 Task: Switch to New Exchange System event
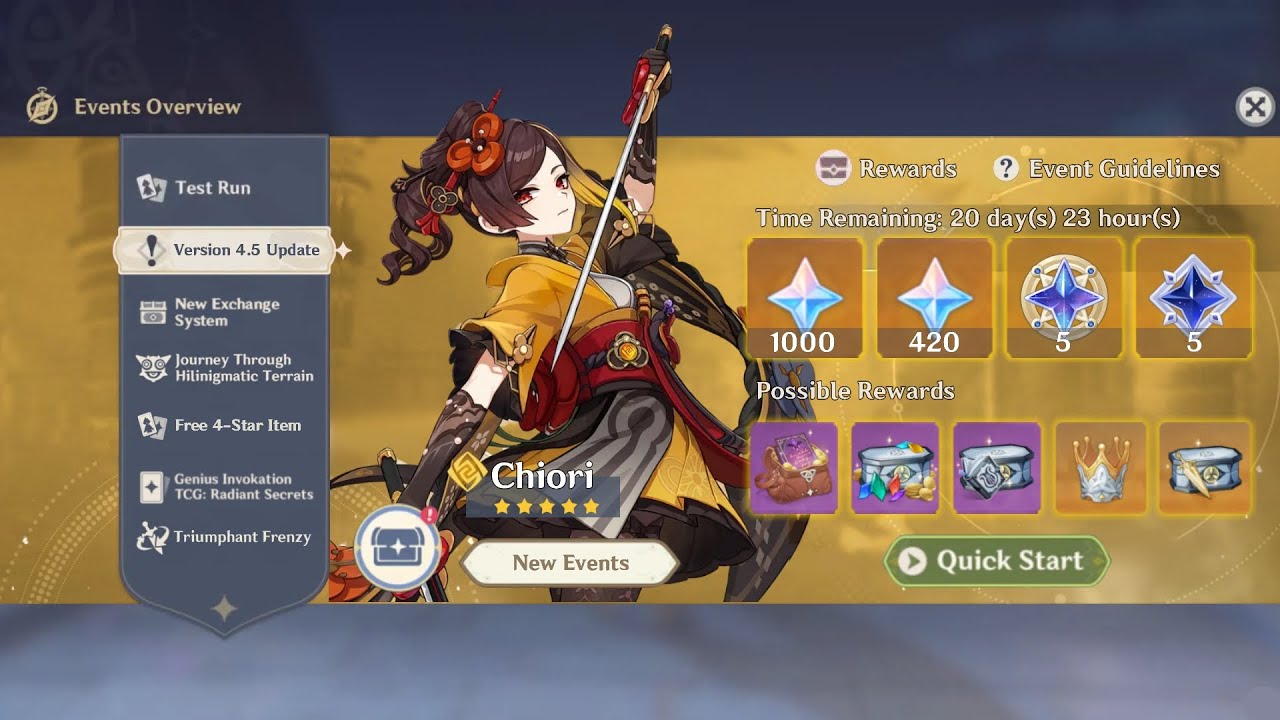click(226, 312)
